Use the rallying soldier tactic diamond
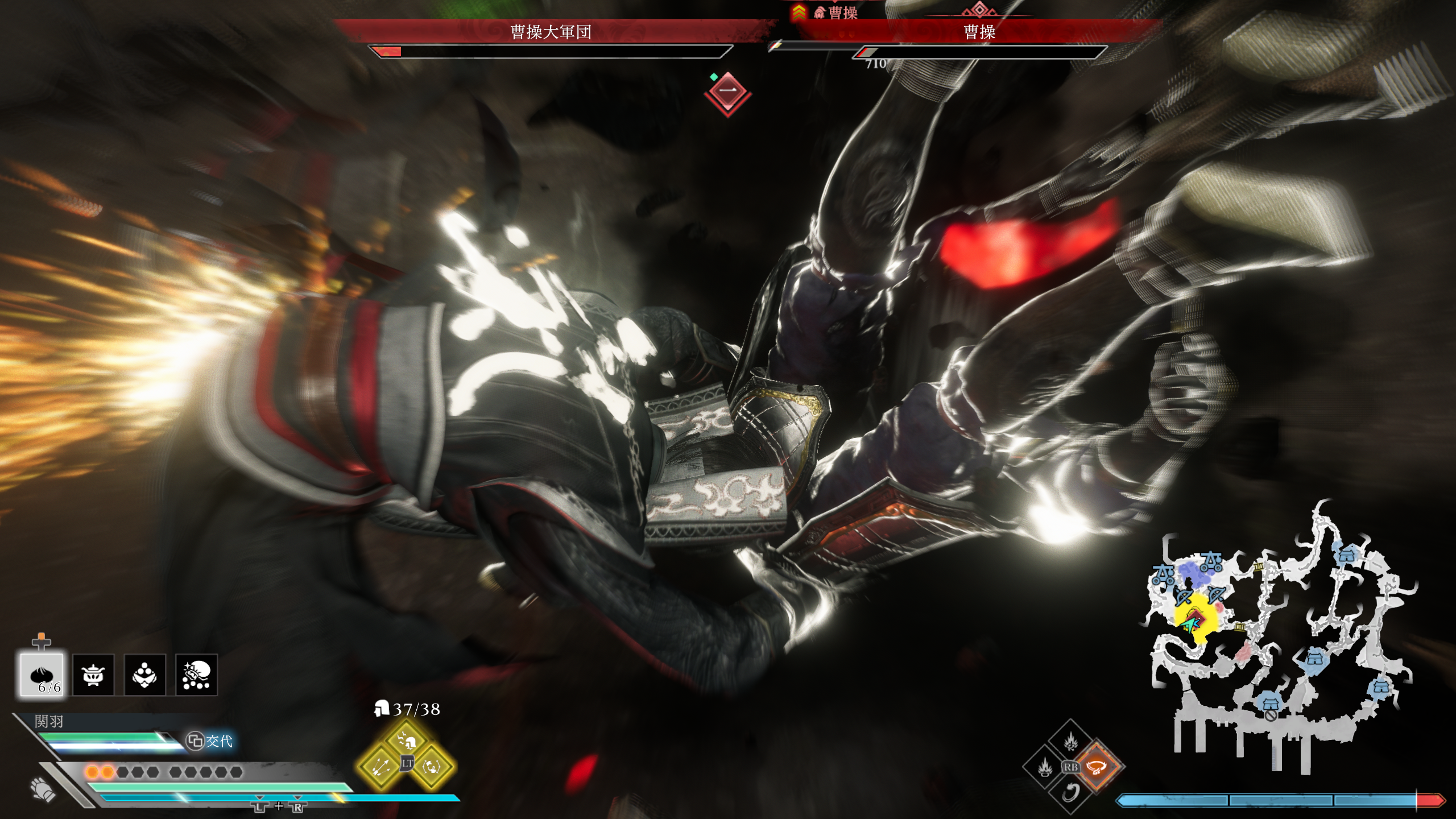Image resolution: width=1456 pixels, height=819 pixels. pos(432,767)
